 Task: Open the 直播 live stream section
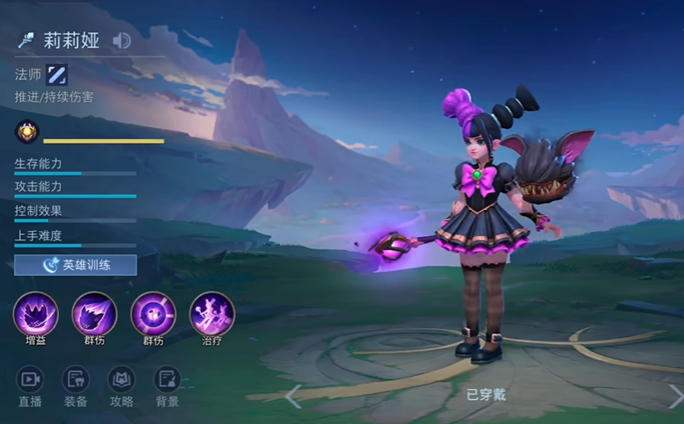point(30,386)
